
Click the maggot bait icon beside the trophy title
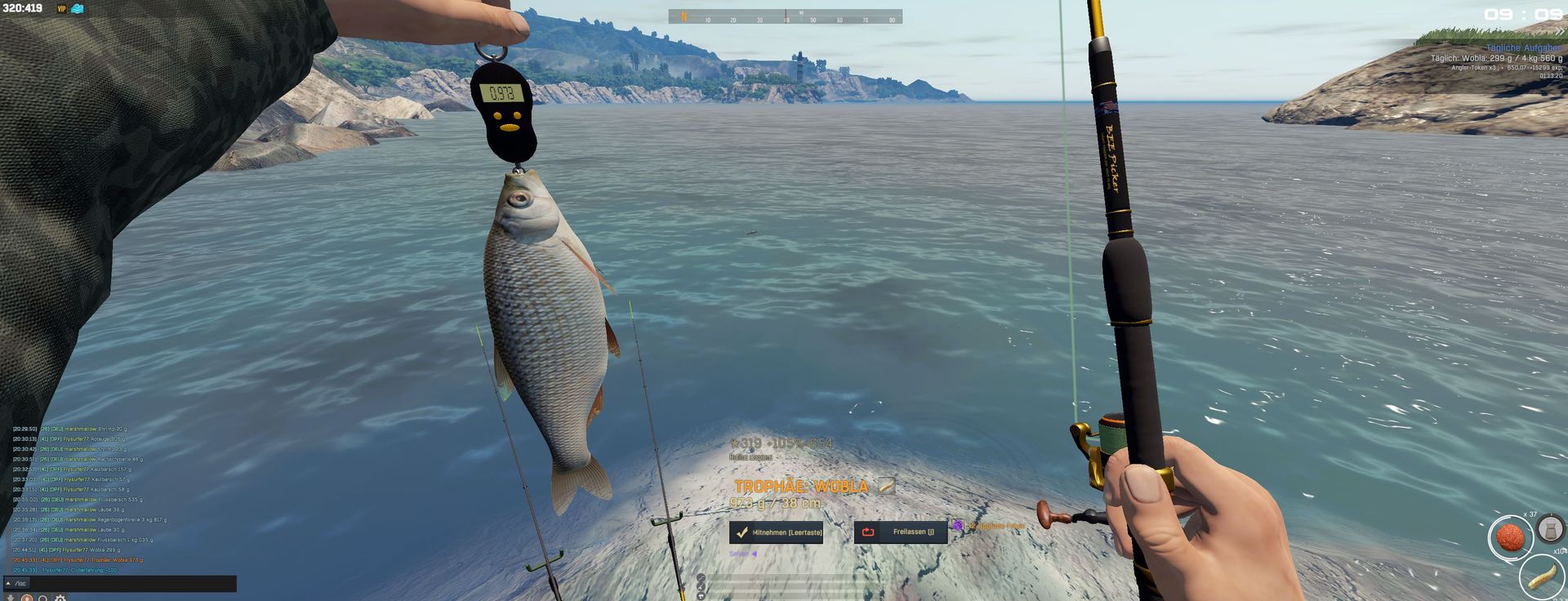886,487
